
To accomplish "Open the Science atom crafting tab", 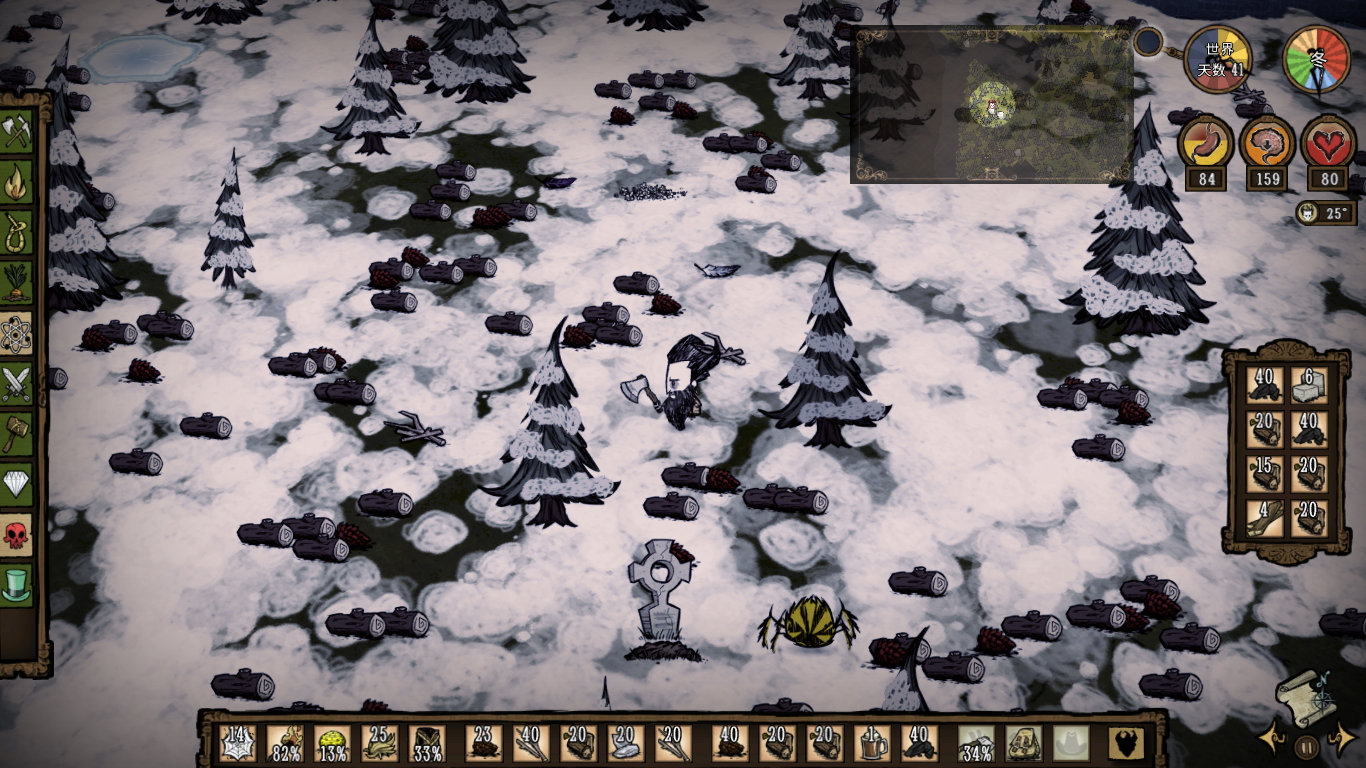I will point(17,333).
